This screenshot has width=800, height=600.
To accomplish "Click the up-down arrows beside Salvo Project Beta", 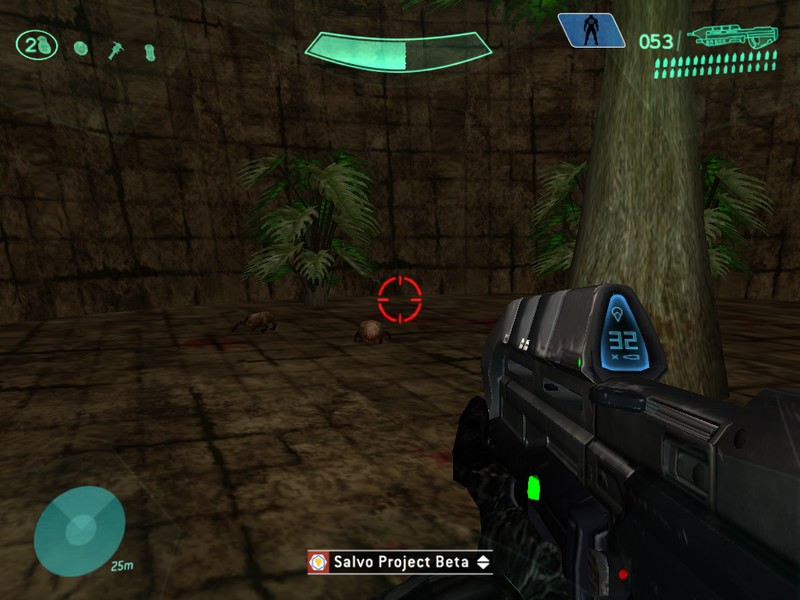I will coord(483,562).
